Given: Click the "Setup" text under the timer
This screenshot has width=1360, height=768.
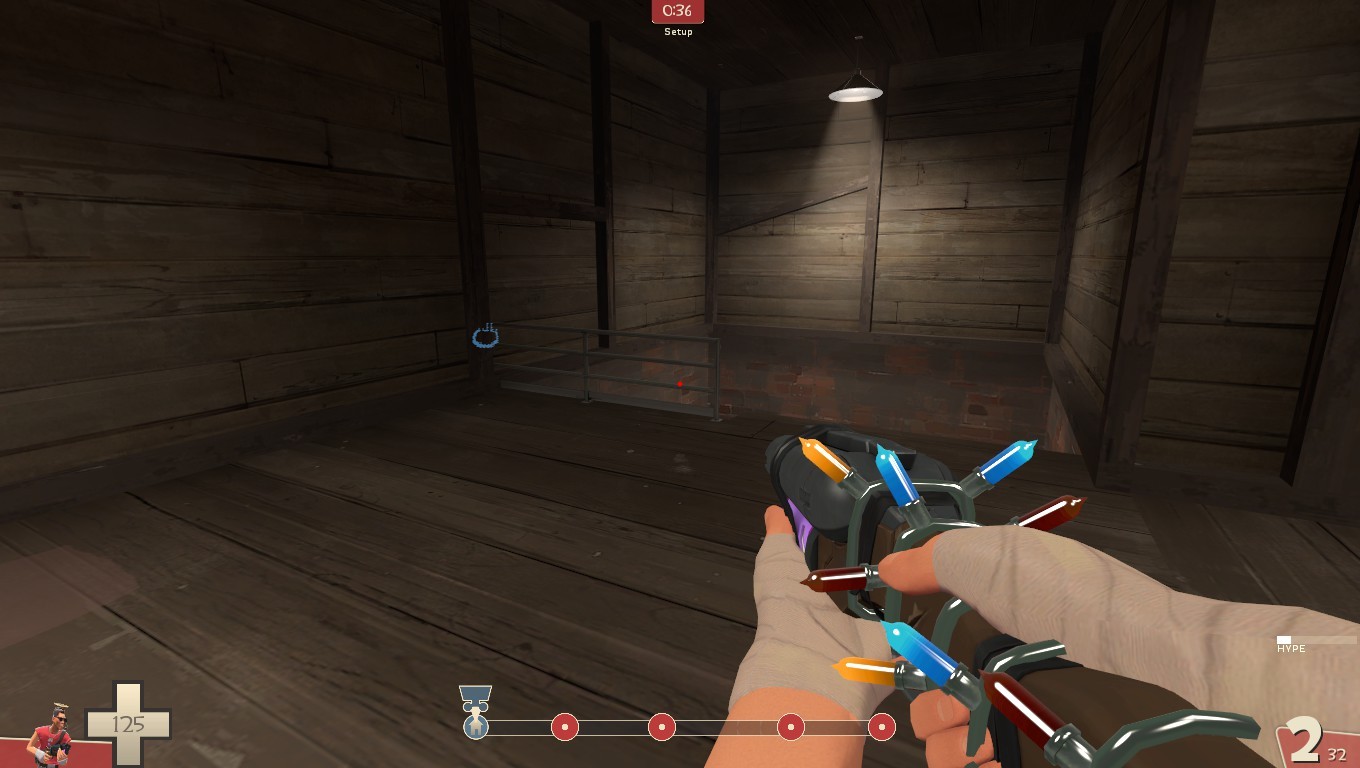Looking at the screenshot, I should point(678,31).
